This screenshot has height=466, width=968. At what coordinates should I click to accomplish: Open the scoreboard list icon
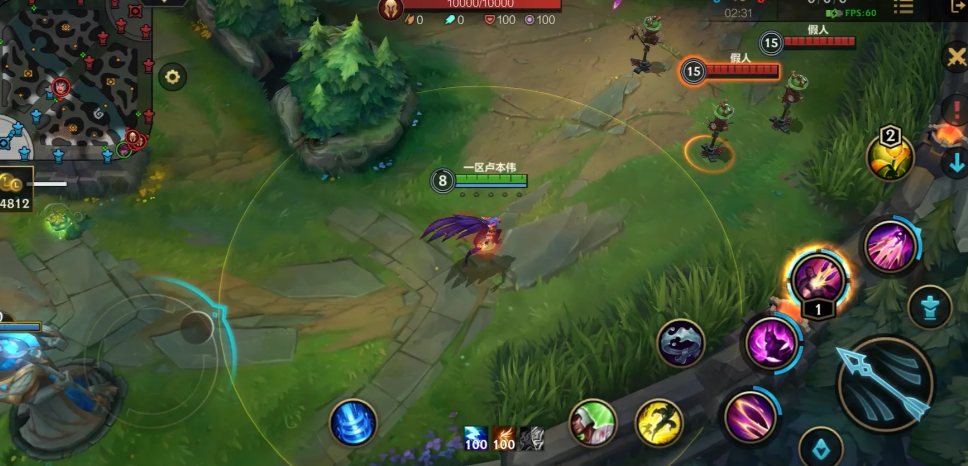[x=903, y=7]
